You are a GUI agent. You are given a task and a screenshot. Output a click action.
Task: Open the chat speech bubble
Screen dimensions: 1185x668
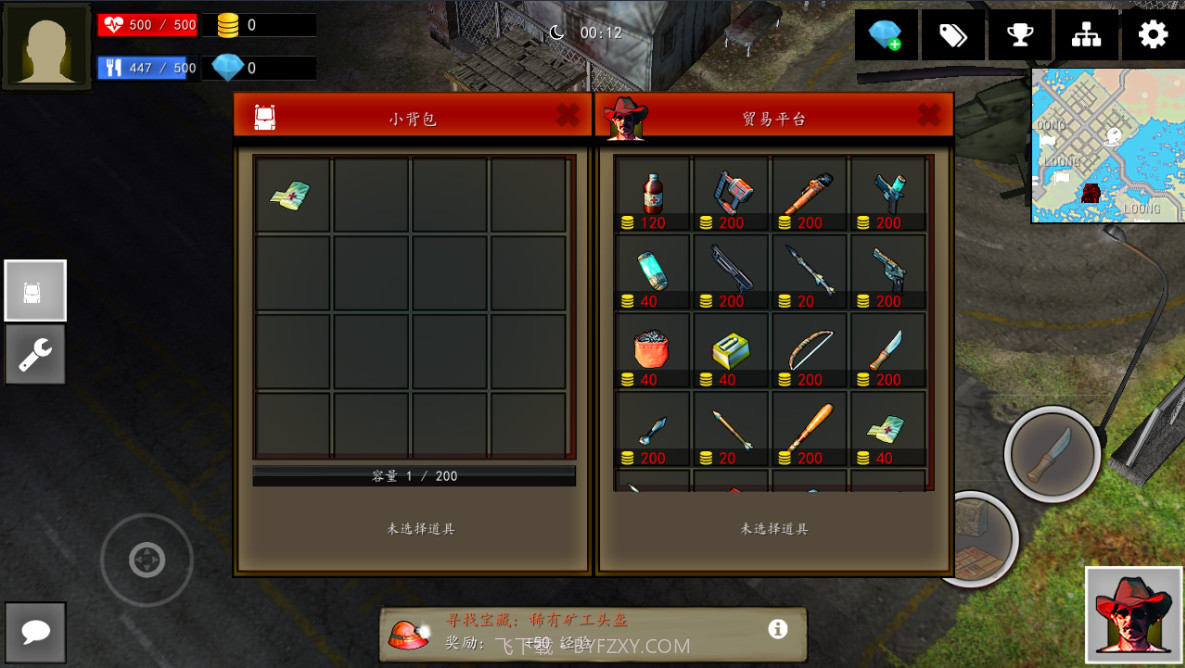(x=36, y=631)
